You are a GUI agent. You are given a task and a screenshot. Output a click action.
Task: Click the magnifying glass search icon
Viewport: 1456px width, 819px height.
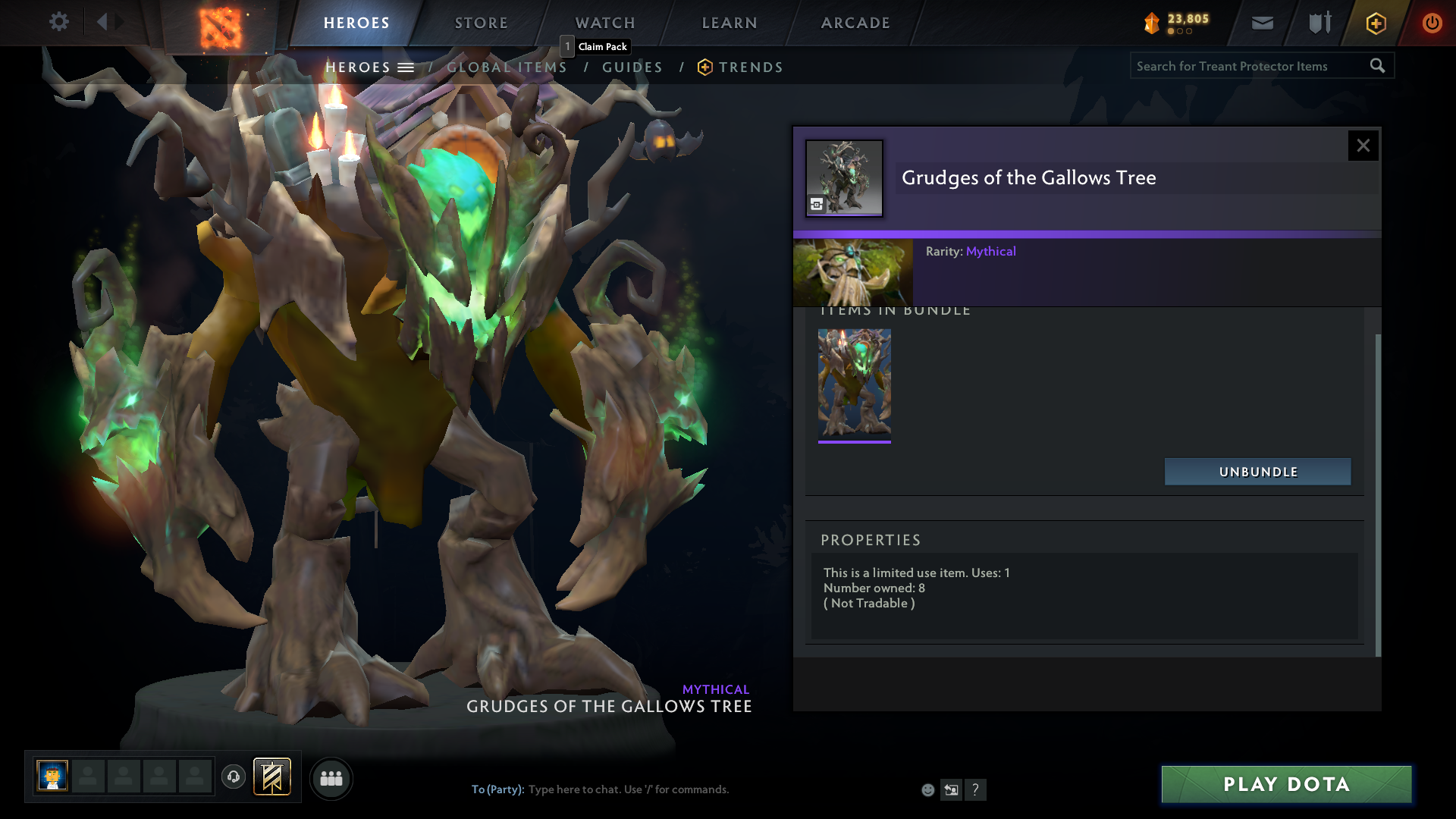(x=1378, y=66)
